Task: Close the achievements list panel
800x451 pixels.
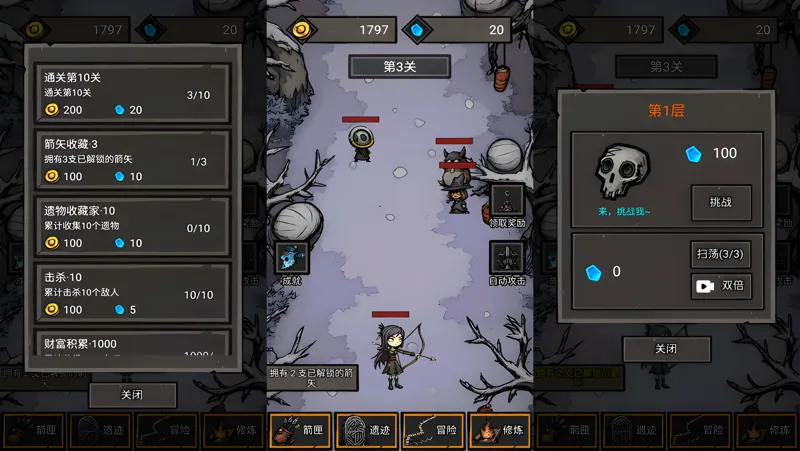Action: click(132, 395)
